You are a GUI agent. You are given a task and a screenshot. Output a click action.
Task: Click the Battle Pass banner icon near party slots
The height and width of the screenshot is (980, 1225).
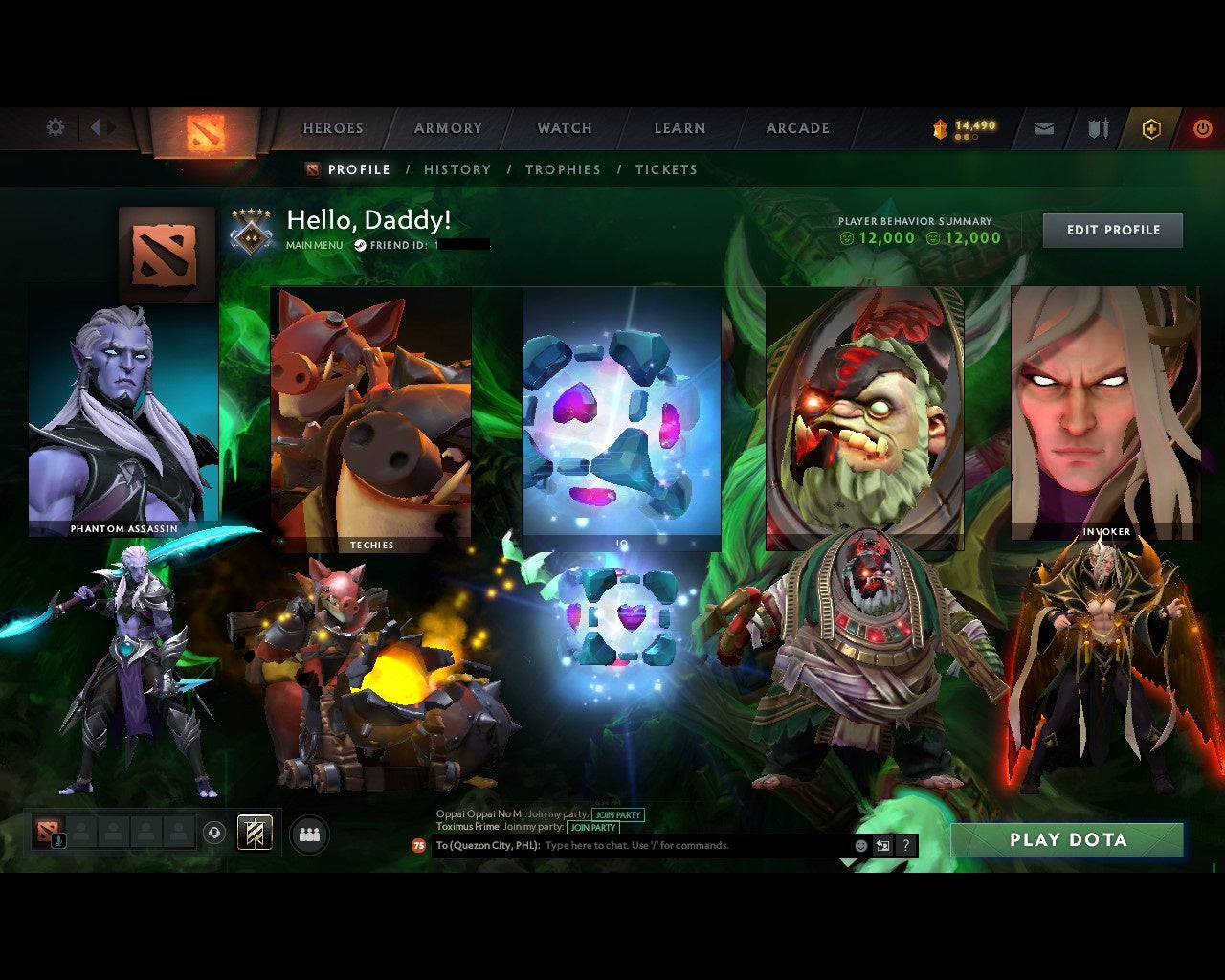(253, 834)
